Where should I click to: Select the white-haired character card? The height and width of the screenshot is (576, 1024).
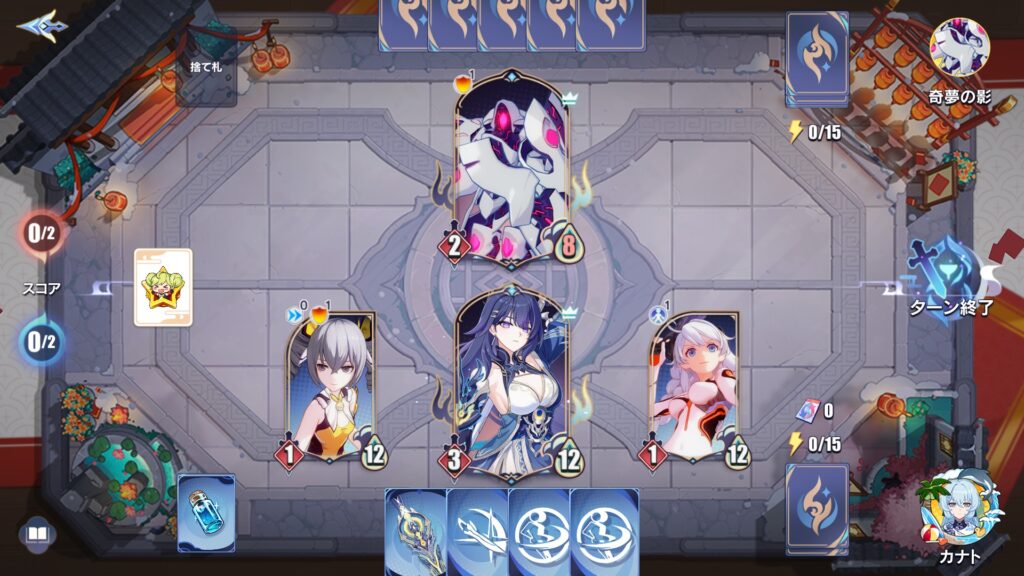point(694,388)
